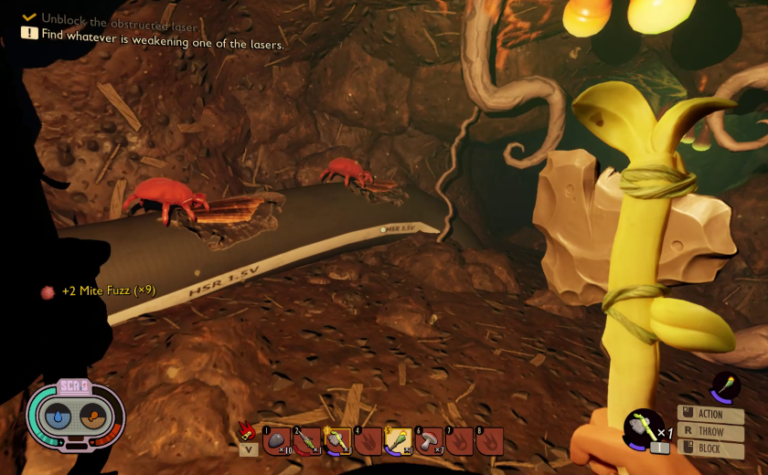
Task: Select the torch in hotbar slot 5
Action: coord(398,439)
